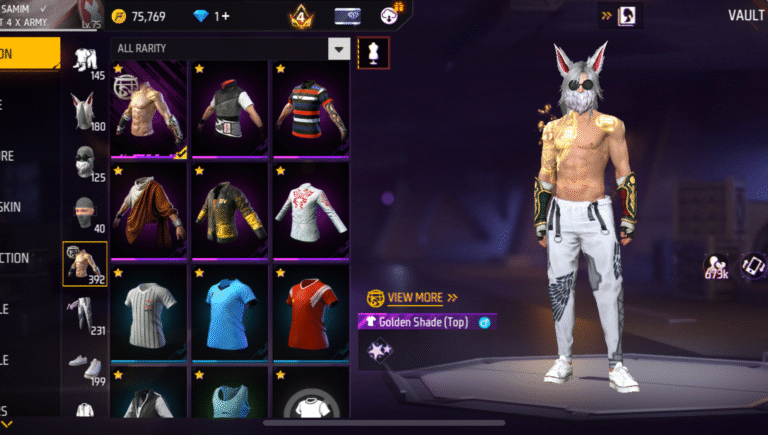Switch to the white pants category
The image size is (768, 435).
click(x=86, y=313)
